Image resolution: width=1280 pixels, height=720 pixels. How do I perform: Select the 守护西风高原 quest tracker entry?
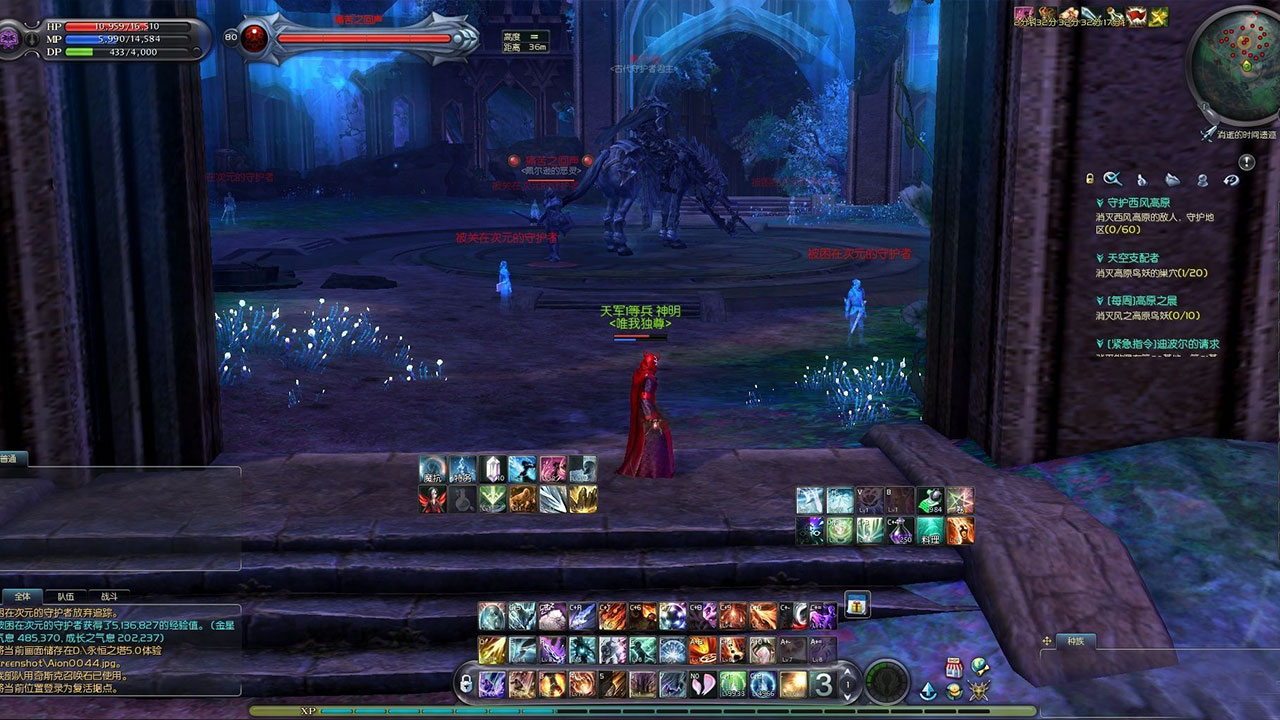click(1138, 202)
